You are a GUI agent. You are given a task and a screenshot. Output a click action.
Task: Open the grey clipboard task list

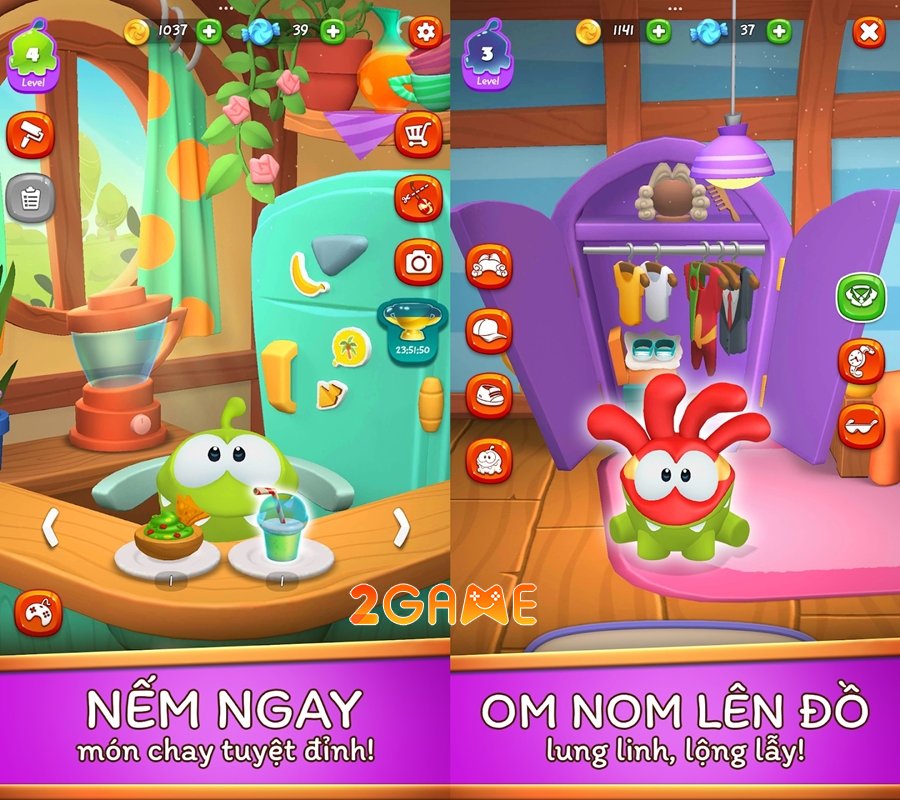[30, 198]
